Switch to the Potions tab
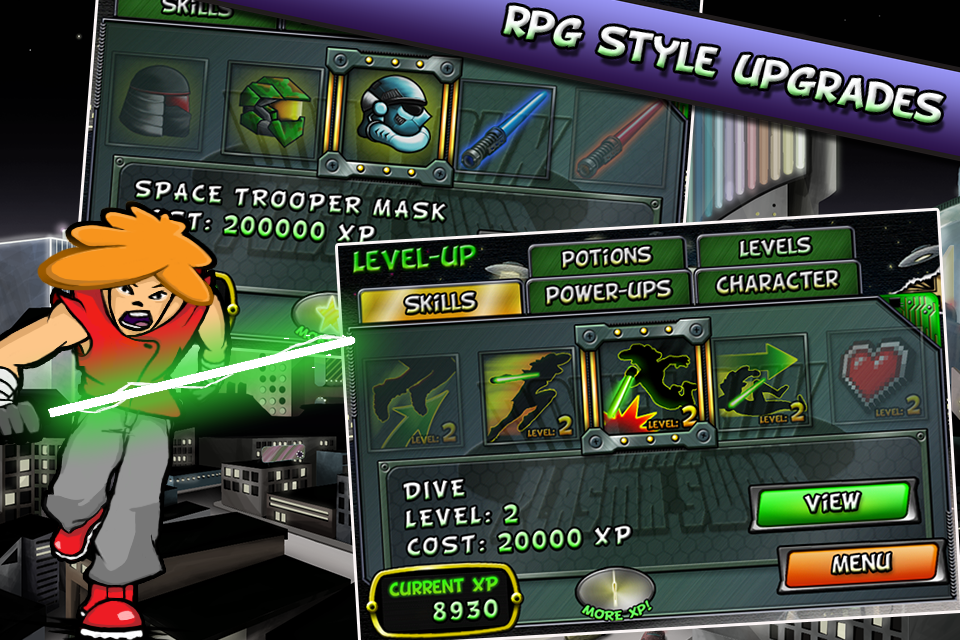Image resolution: width=960 pixels, height=640 pixels. tap(606, 258)
